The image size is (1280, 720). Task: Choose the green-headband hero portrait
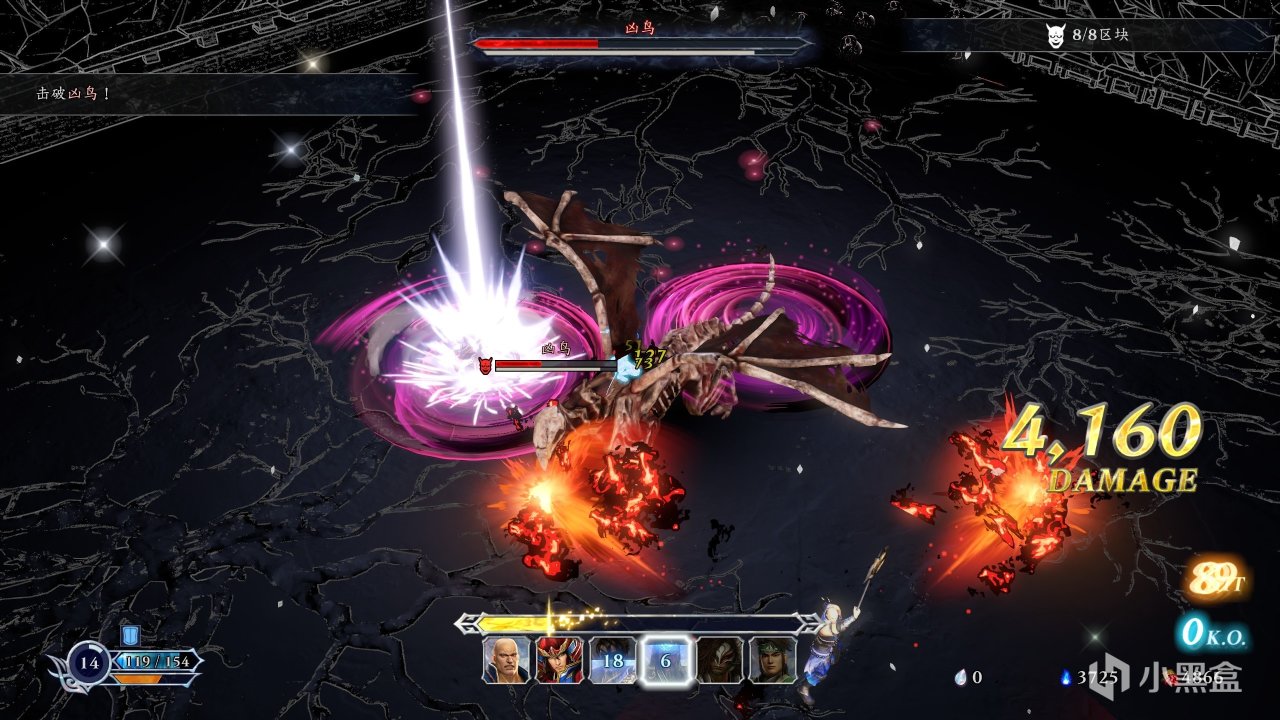tap(773, 660)
